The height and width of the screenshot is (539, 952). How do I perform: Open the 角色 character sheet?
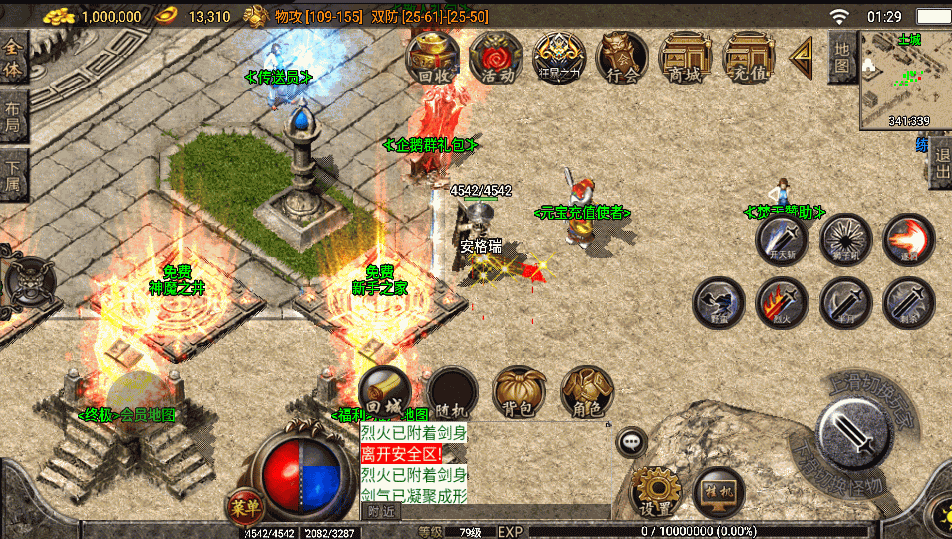tap(587, 392)
